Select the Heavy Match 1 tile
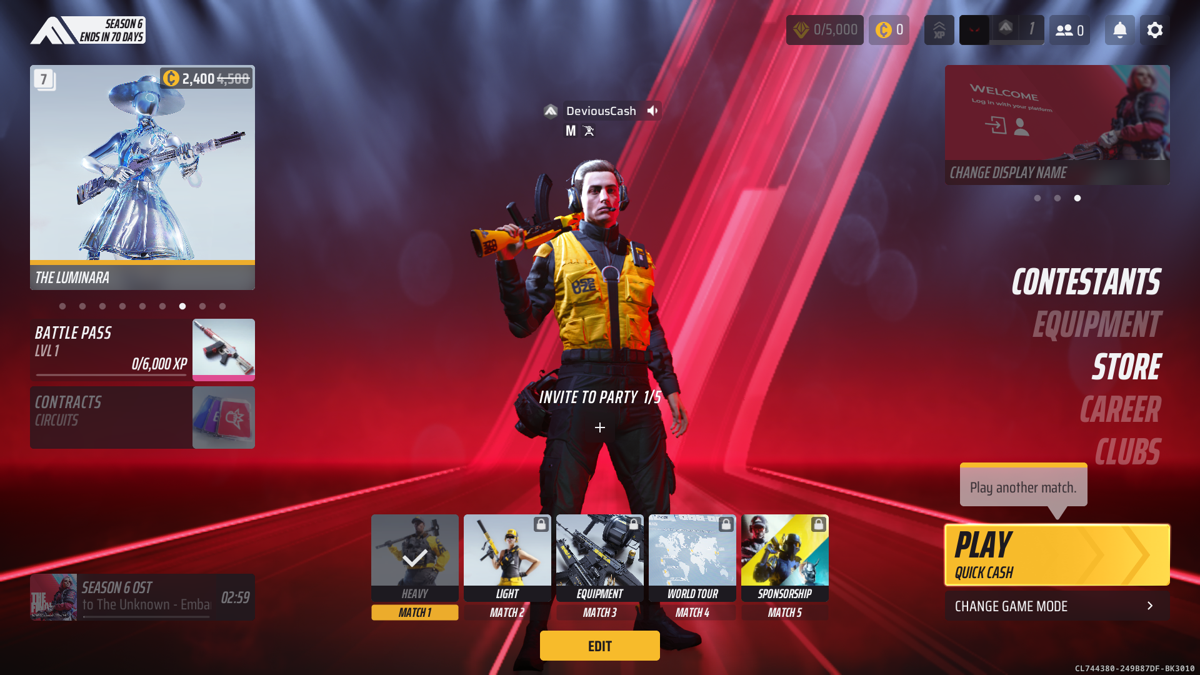The width and height of the screenshot is (1200, 675). coord(415,566)
